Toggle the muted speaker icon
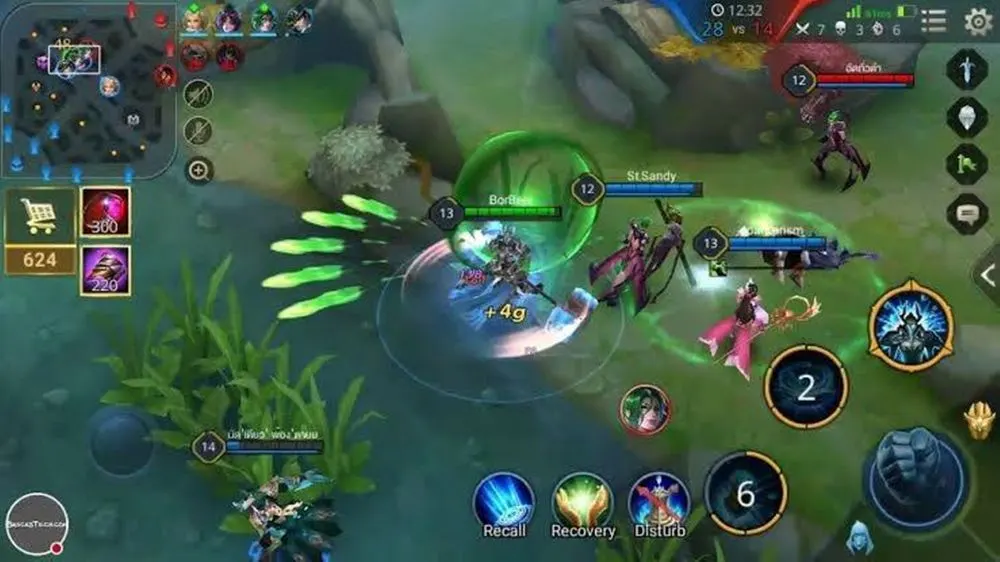 (199, 95)
